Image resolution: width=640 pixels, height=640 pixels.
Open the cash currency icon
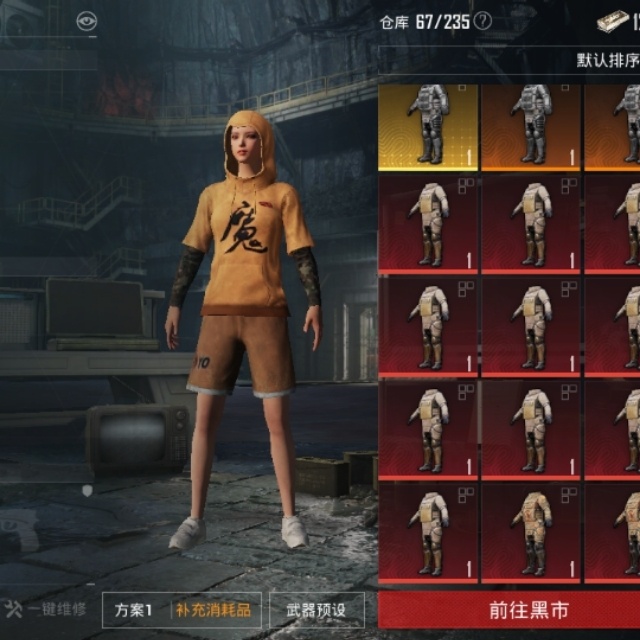pos(612,21)
